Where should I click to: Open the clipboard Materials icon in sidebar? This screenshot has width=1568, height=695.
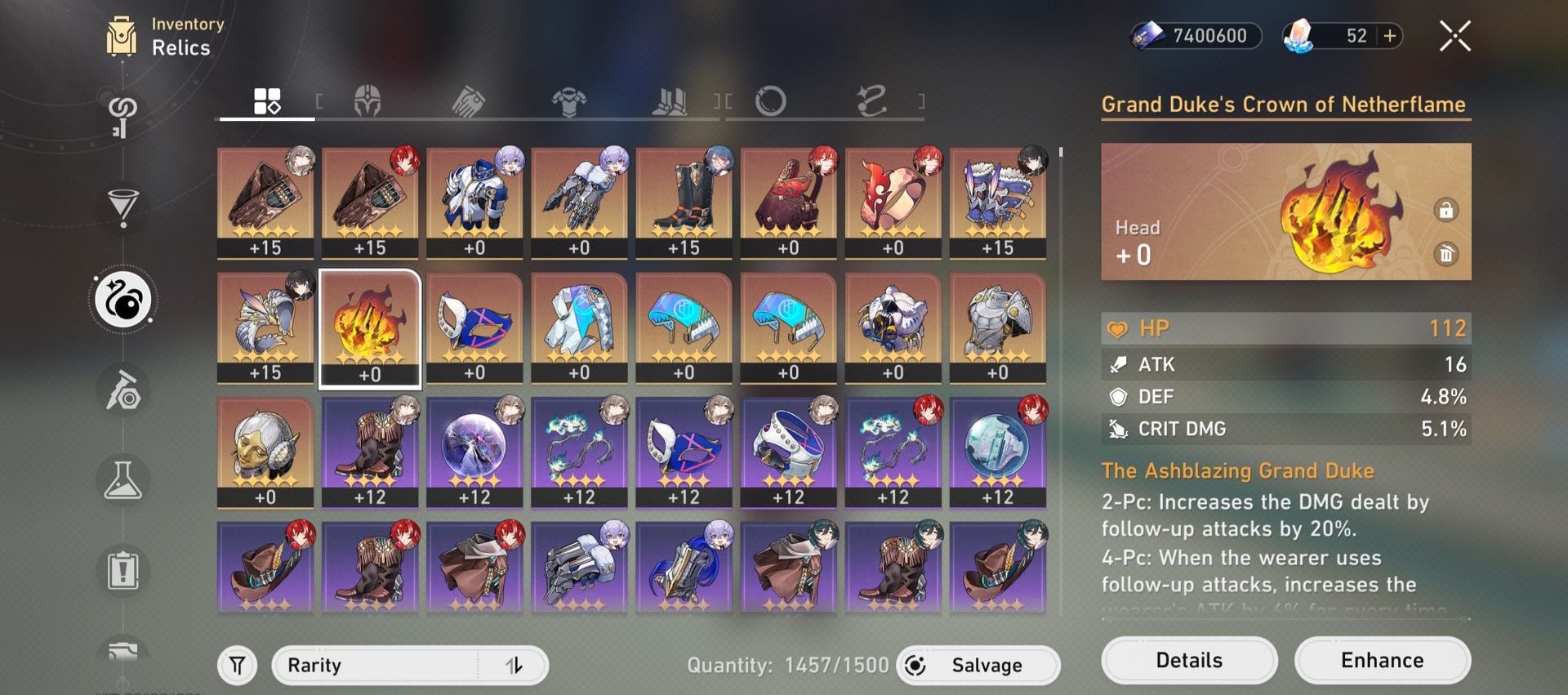tap(122, 571)
